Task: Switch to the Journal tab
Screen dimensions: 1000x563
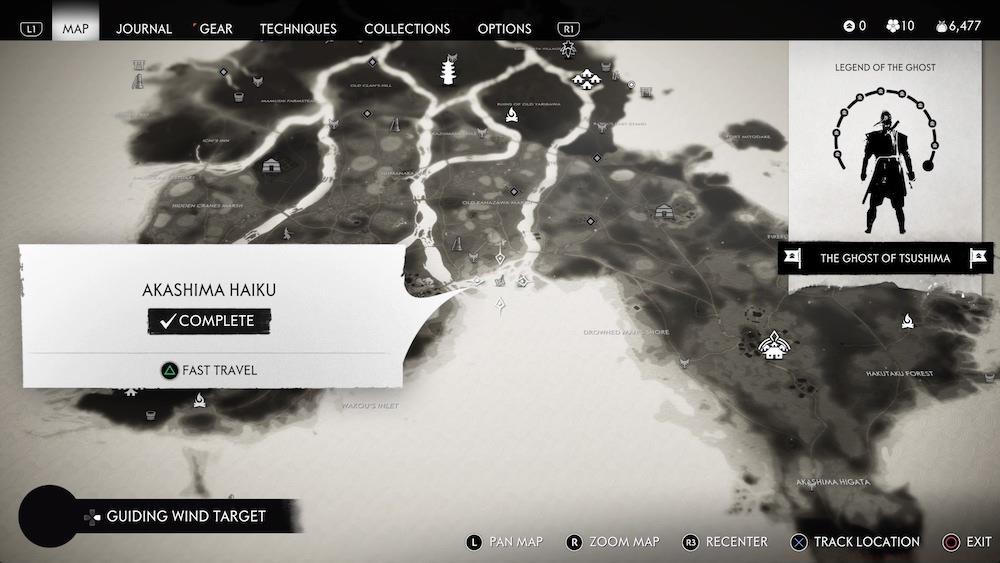Action: click(144, 28)
